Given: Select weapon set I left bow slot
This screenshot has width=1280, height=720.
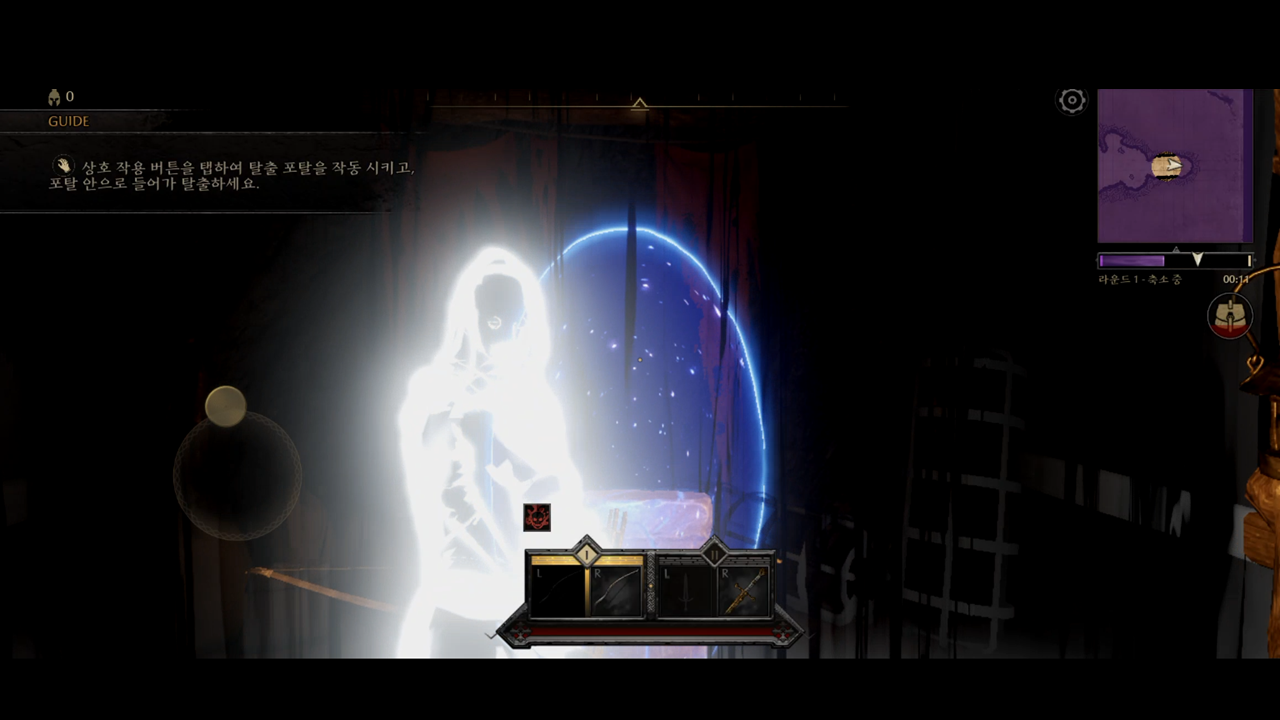Looking at the screenshot, I should click(556, 591).
